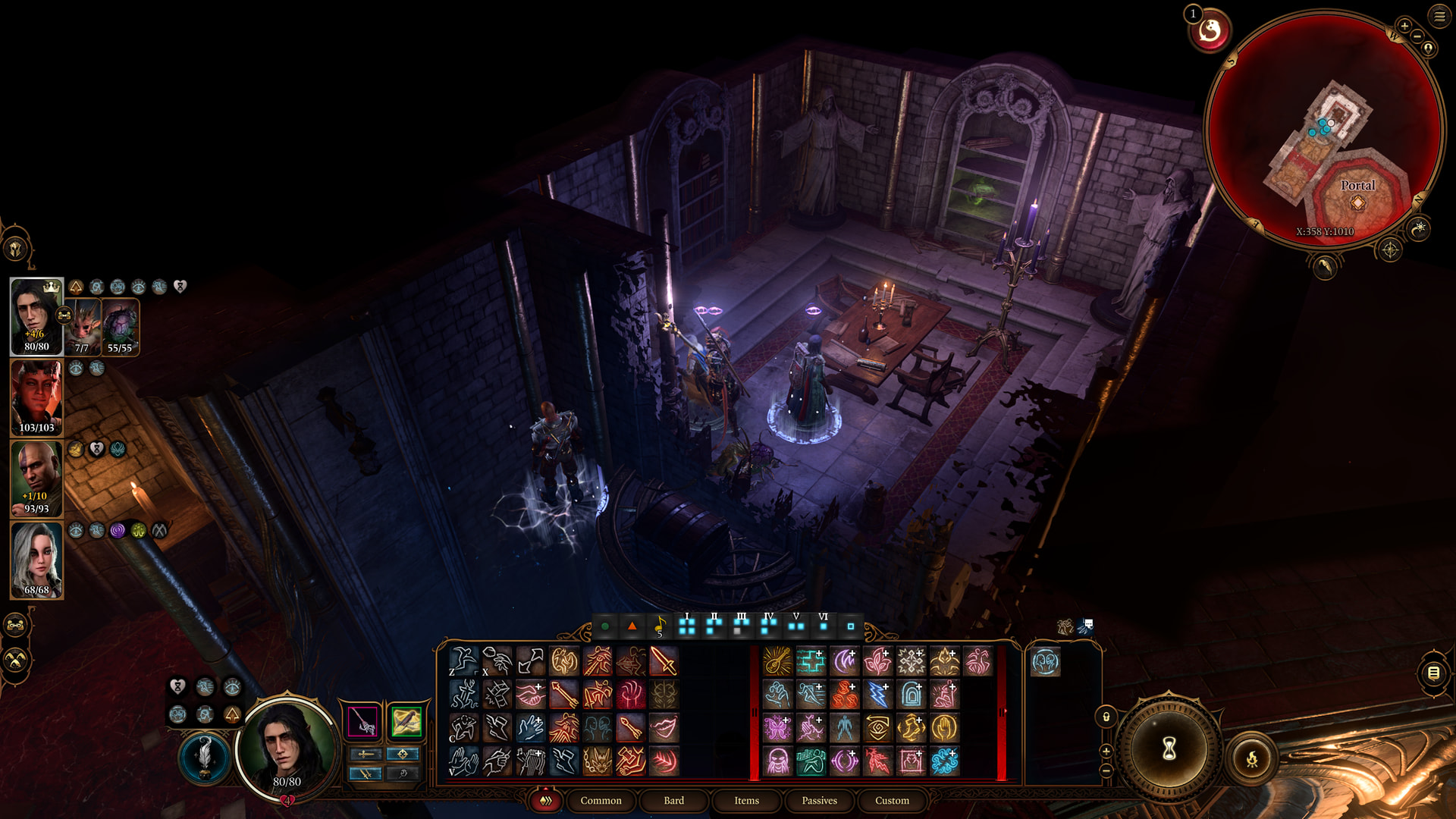Click the hourglass turn-based mode button

pyautogui.click(x=1169, y=749)
